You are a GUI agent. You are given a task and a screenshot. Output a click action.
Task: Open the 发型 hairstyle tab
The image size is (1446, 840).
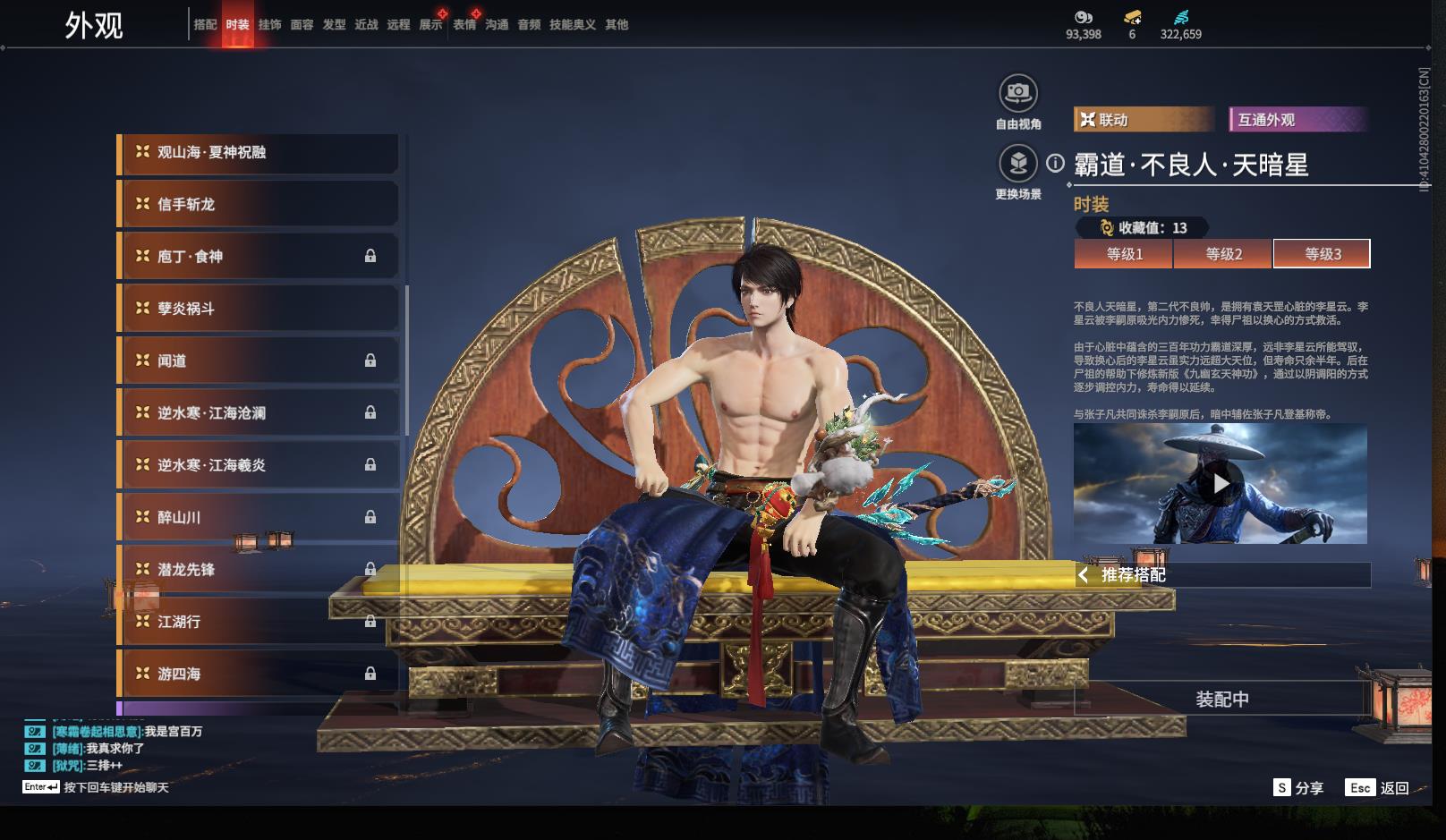pos(334,25)
